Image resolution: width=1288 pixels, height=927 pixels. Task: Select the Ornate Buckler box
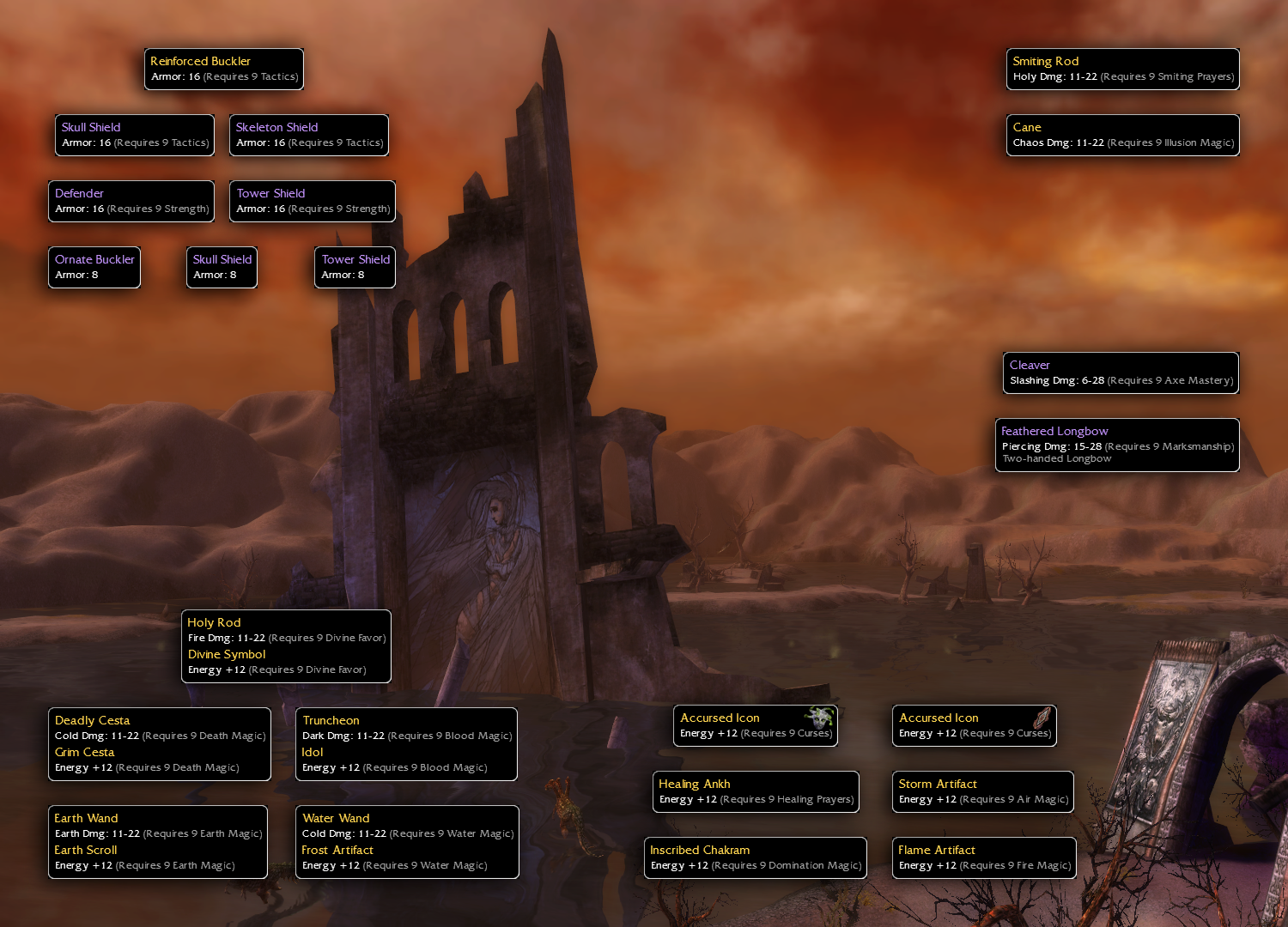[x=94, y=267]
